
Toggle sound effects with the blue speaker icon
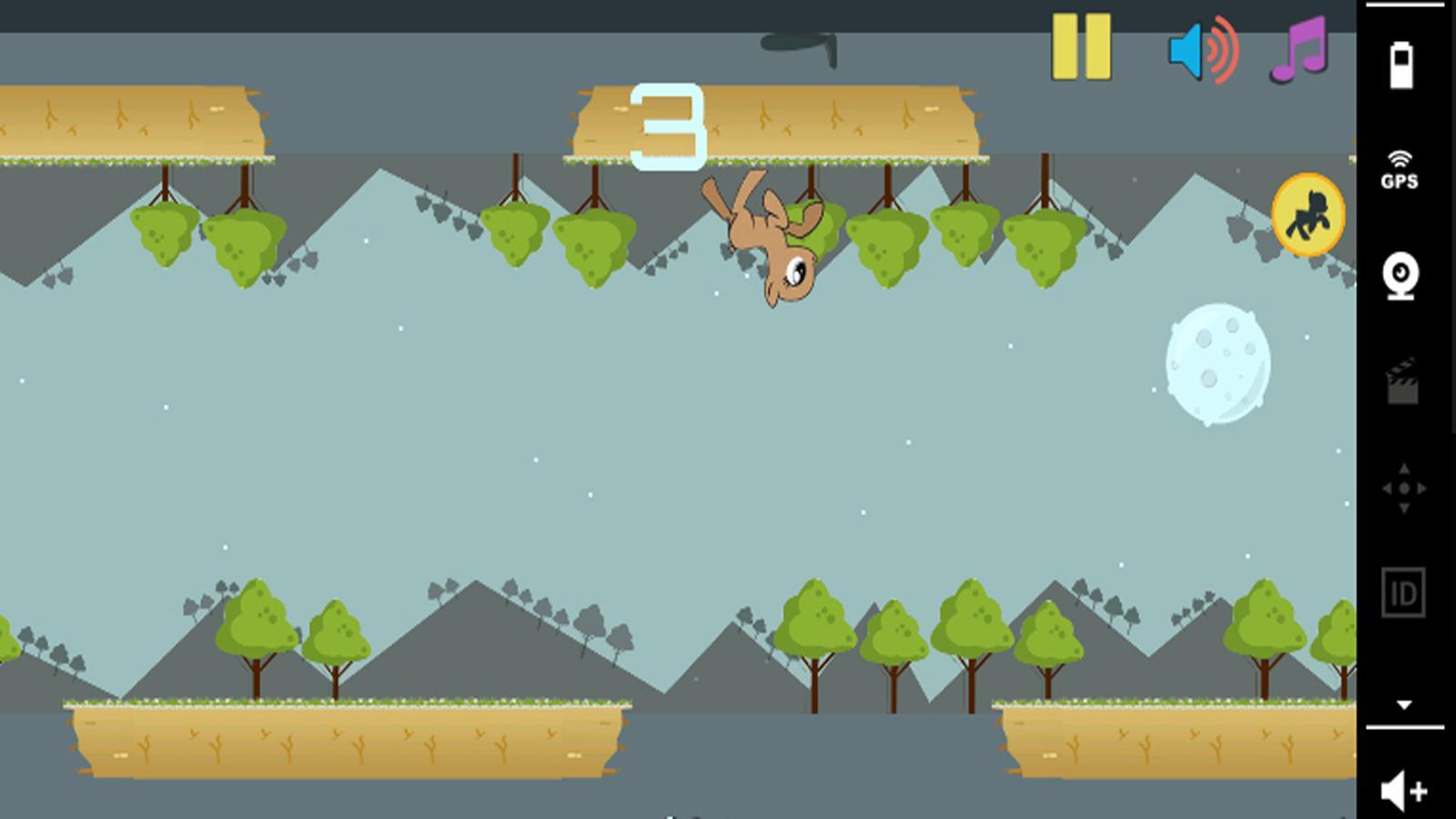[1203, 49]
